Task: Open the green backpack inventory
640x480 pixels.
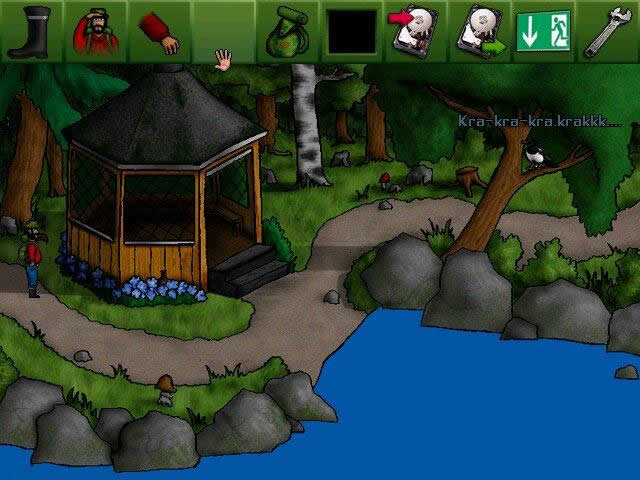Action: (x=286, y=32)
